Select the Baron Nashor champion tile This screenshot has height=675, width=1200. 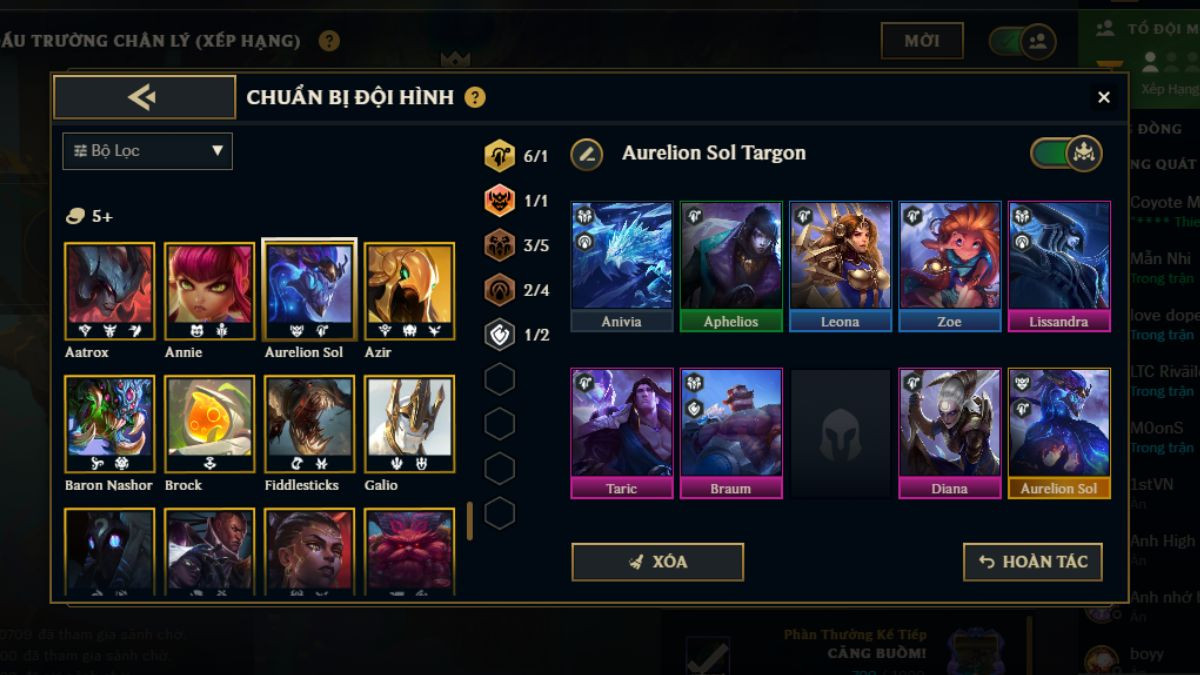[x=109, y=423]
